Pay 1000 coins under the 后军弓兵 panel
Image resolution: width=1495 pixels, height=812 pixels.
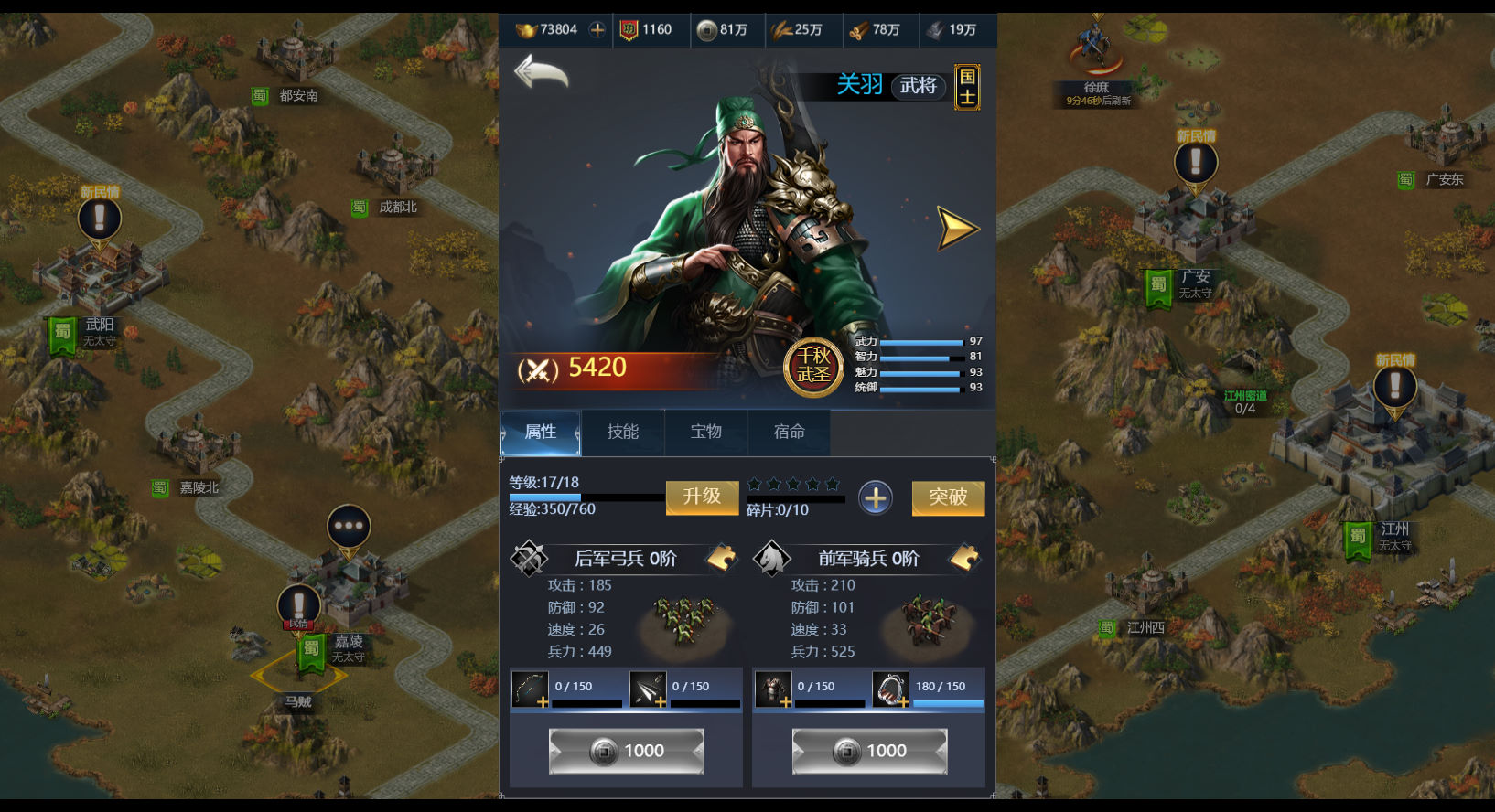coord(627,751)
